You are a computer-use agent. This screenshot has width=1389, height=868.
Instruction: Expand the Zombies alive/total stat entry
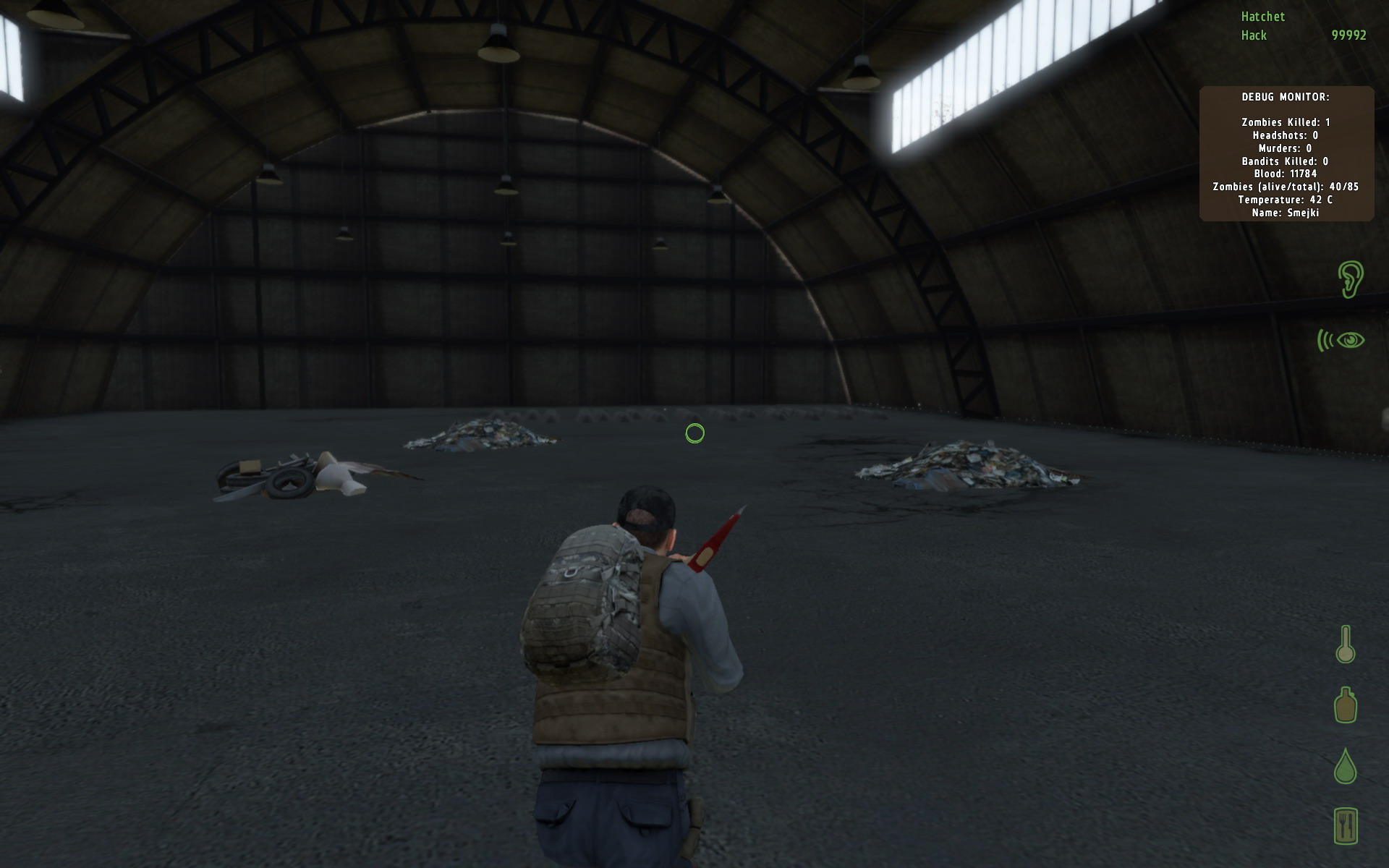click(x=1285, y=187)
